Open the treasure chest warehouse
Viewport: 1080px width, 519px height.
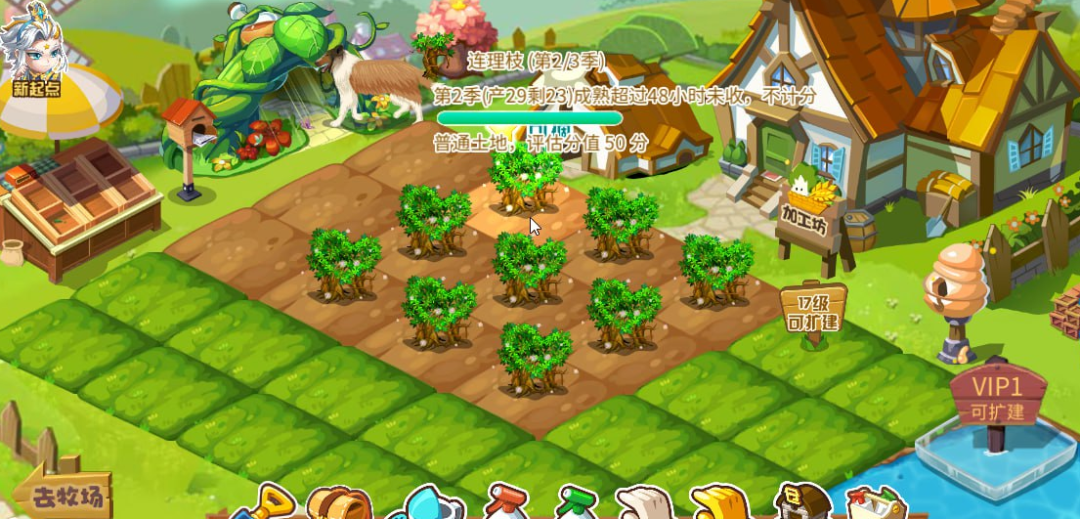tap(802, 503)
